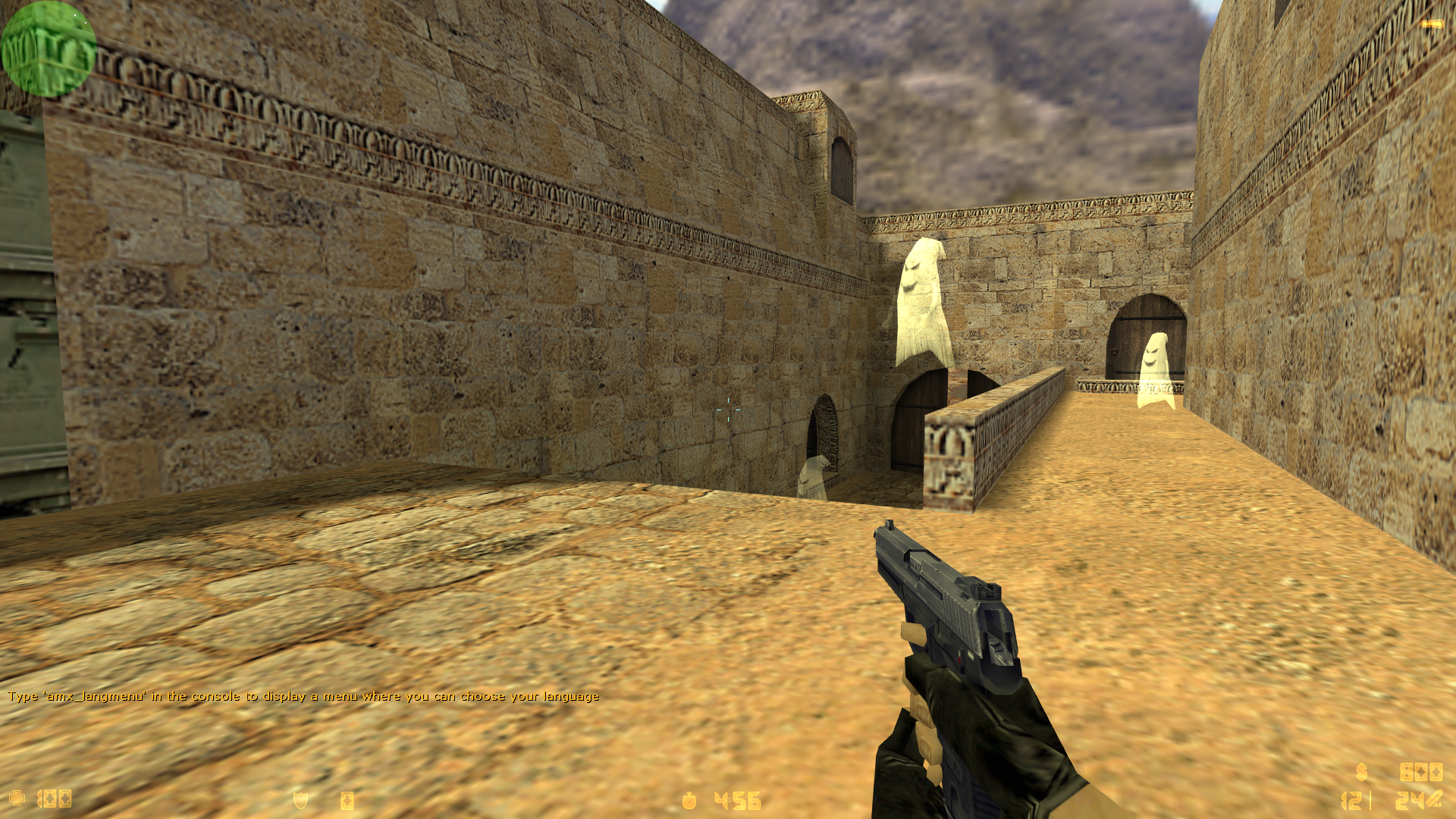
Task: Click the defuse kit card icon
Action: point(347,799)
